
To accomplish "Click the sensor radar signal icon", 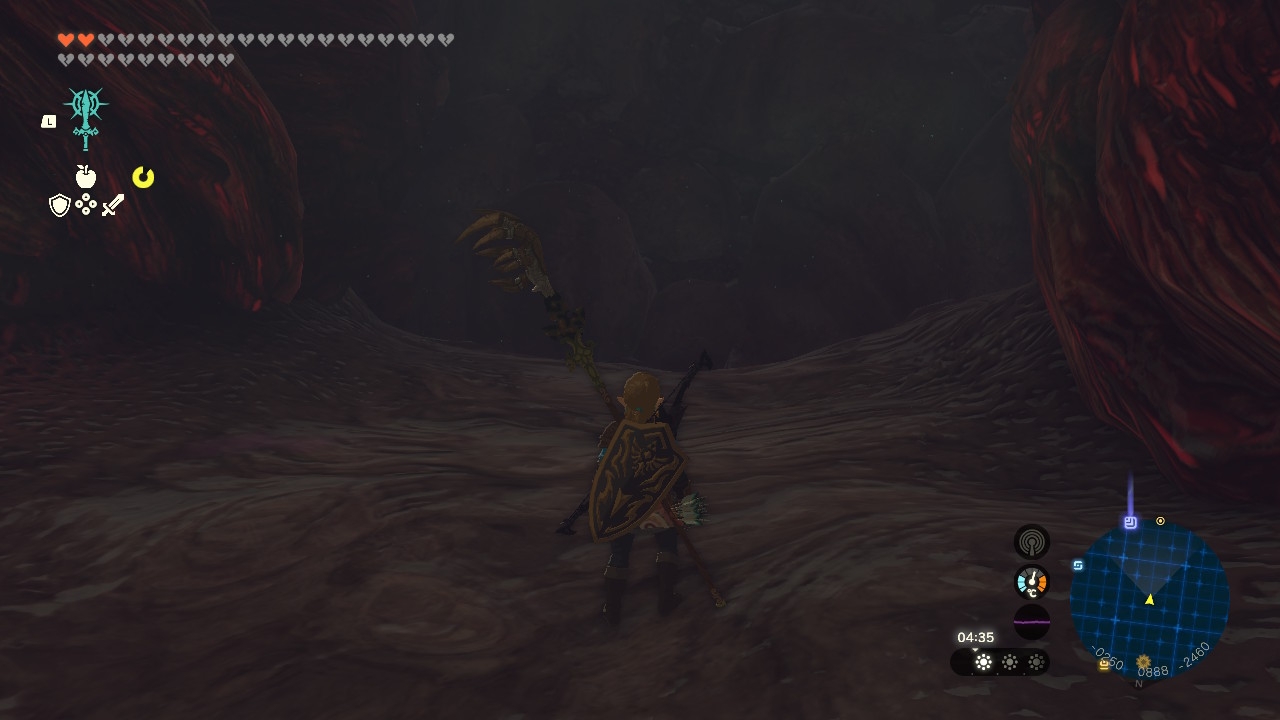I will (1032, 542).
